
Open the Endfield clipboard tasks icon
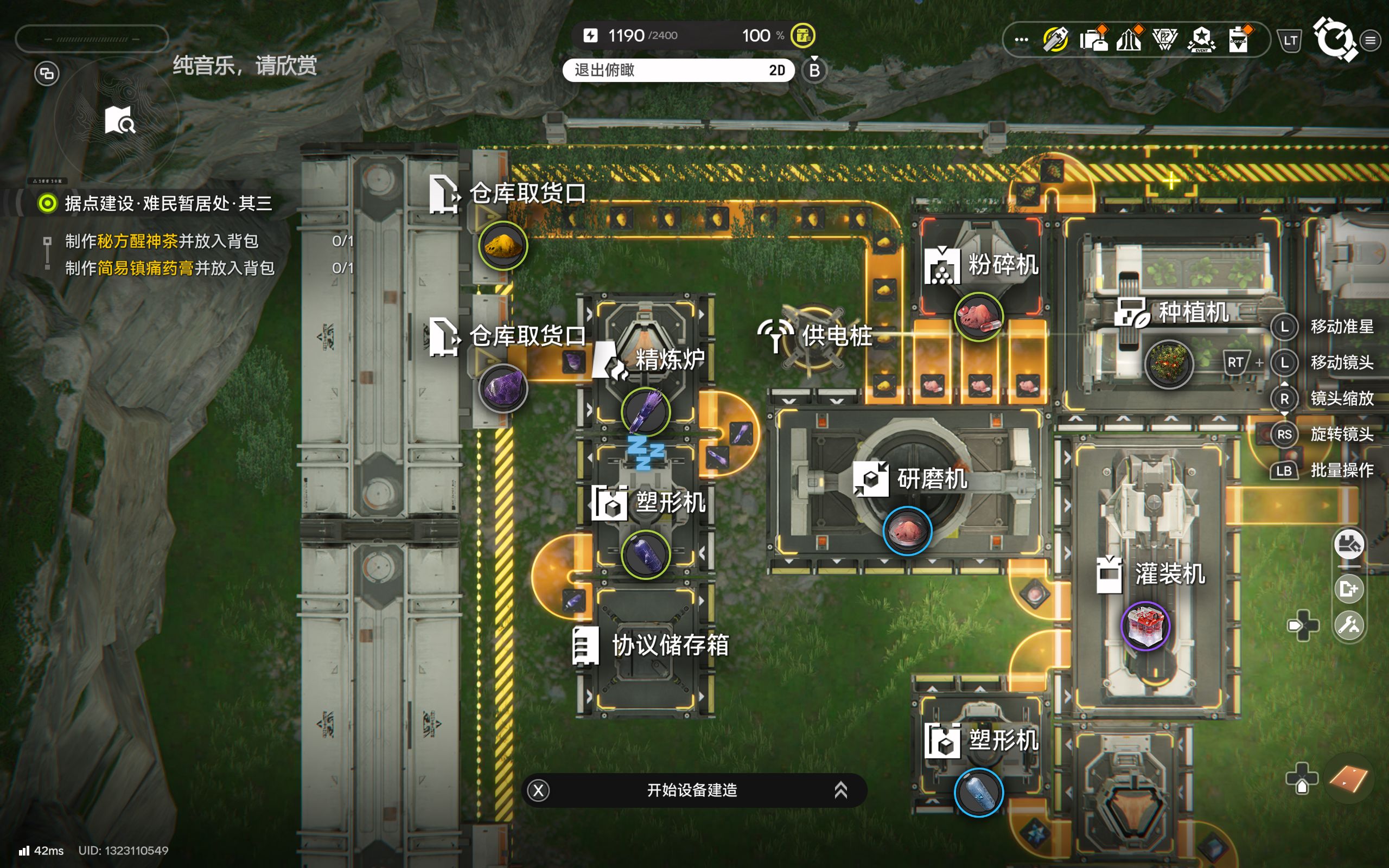coord(1239,40)
